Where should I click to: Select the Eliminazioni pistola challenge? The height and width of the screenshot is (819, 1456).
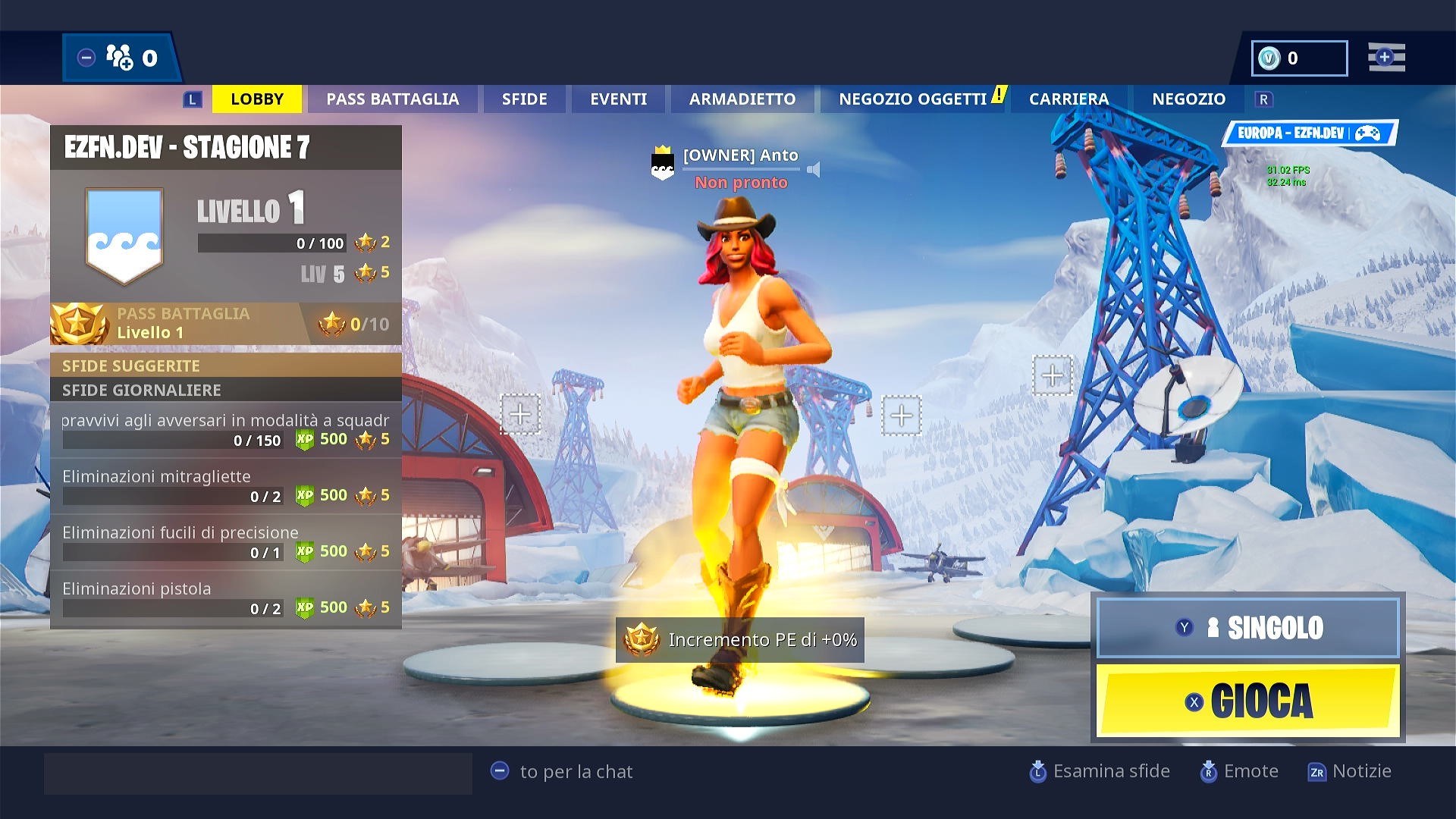pyautogui.click(x=225, y=598)
